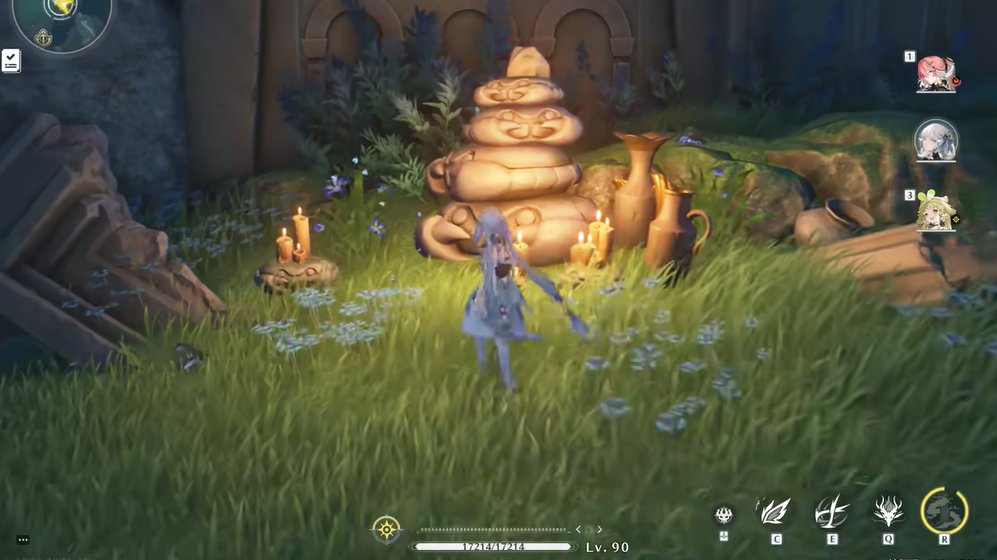997x560 pixels.
Task: Activate the Resonance Skill marked E
Action: [831, 512]
